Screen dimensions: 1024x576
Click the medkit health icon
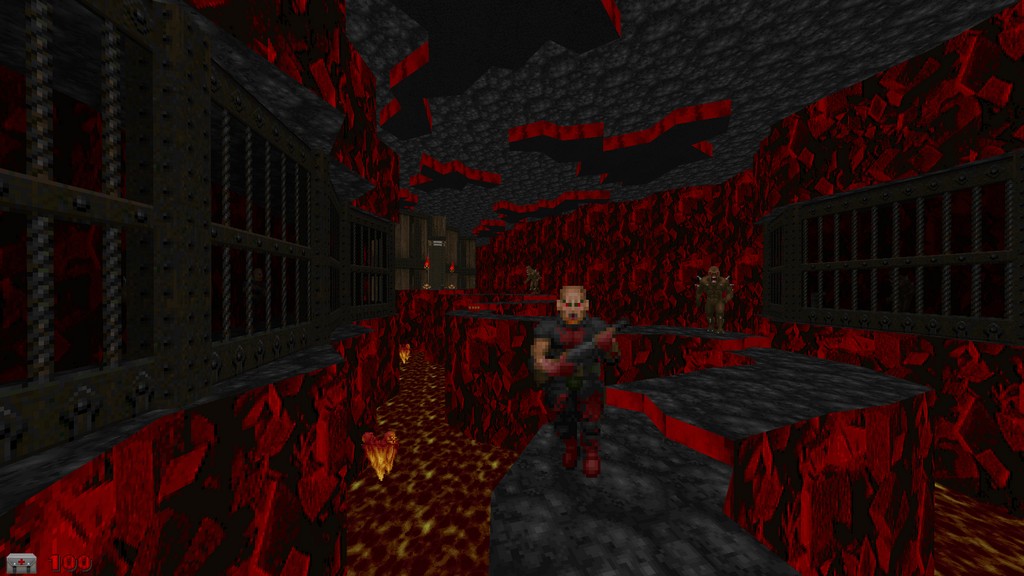22,563
